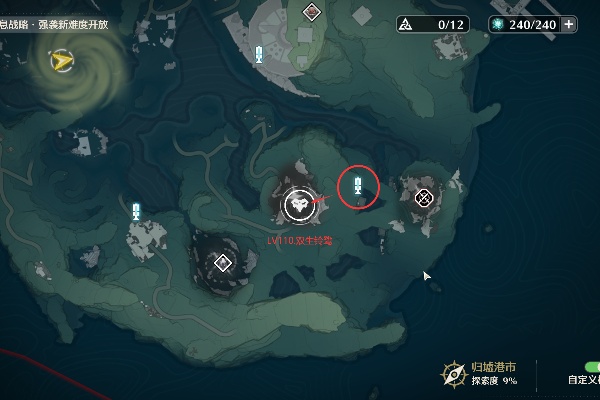Screen dimensions: 600x400
Task: Select the LV110 boss marker on the map
Action: pos(298,204)
